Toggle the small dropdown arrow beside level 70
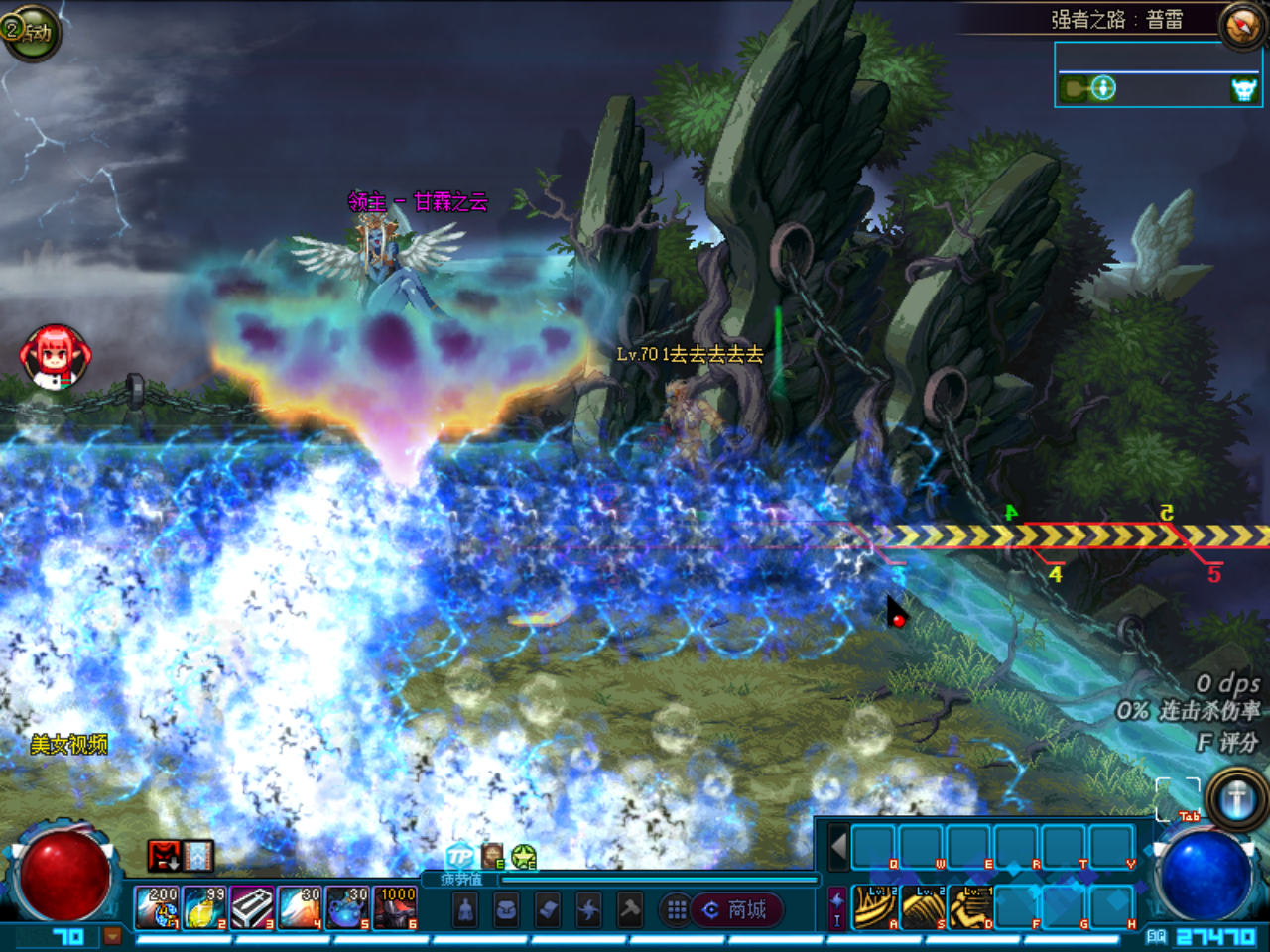Image resolution: width=1270 pixels, height=952 pixels. coord(113,935)
